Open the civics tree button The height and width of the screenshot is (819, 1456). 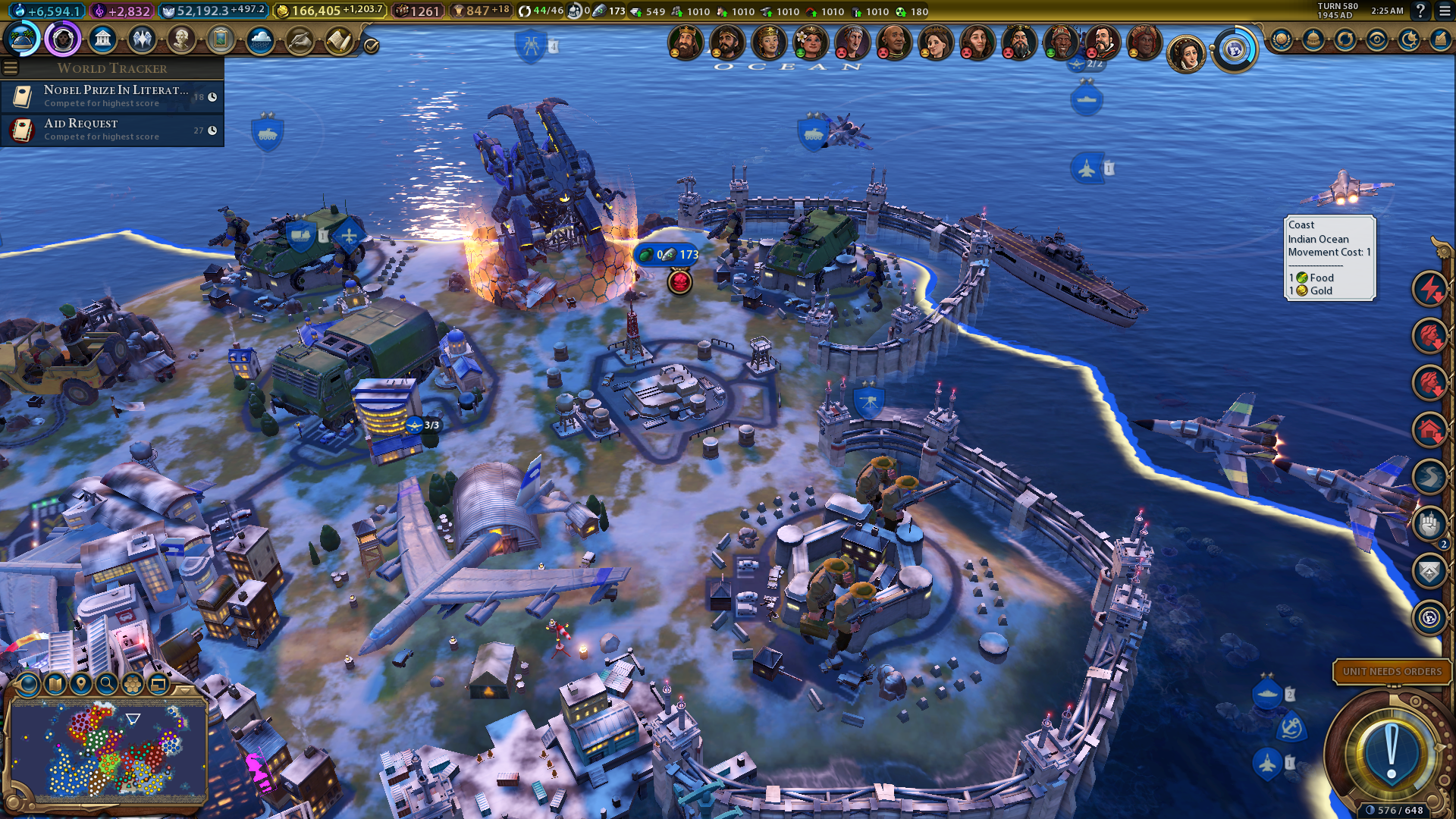[63, 39]
